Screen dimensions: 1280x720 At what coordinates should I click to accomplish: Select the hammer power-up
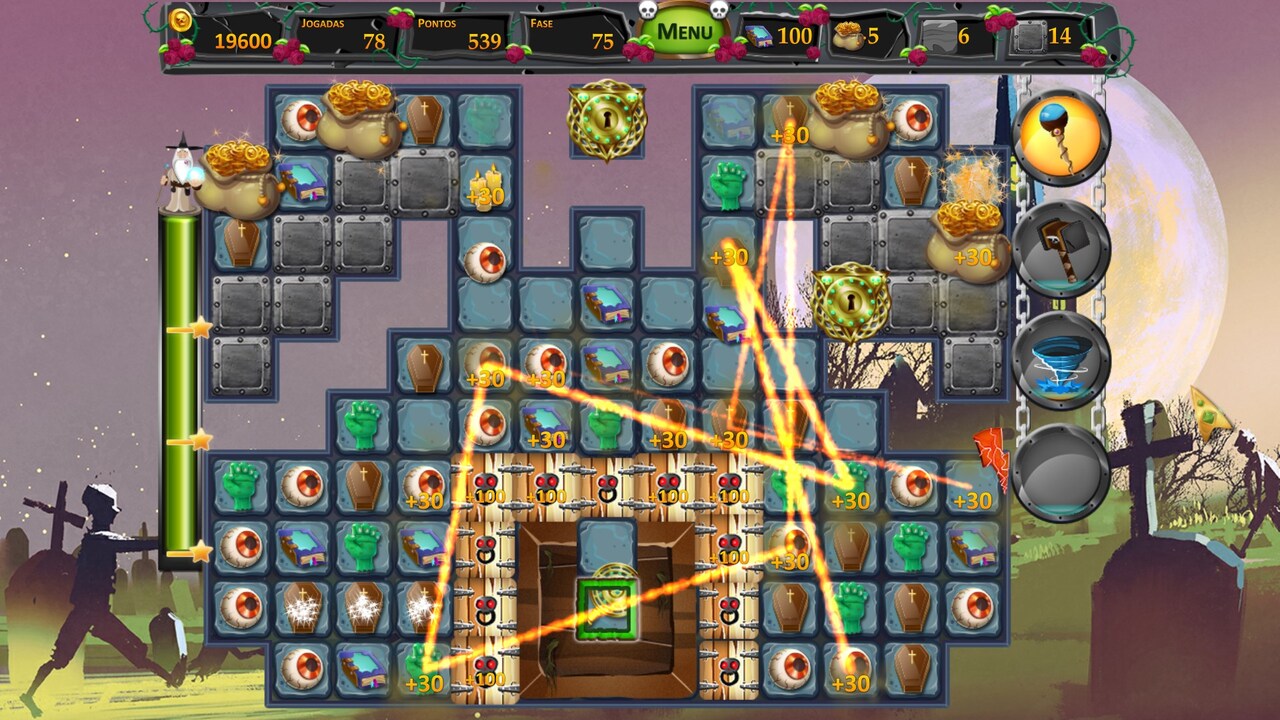point(1060,250)
